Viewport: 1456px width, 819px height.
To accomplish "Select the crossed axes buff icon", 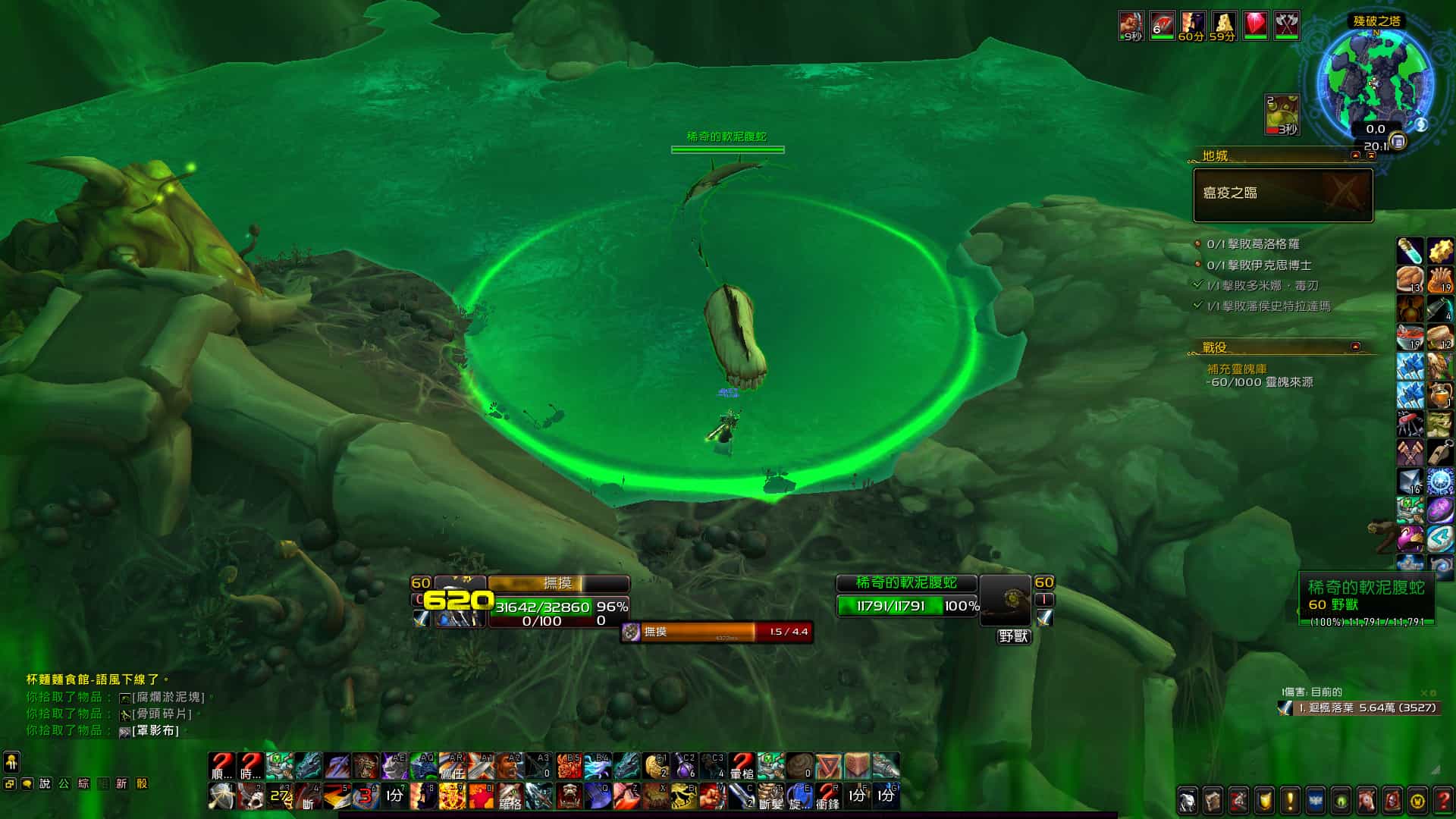I will coord(1286,26).
